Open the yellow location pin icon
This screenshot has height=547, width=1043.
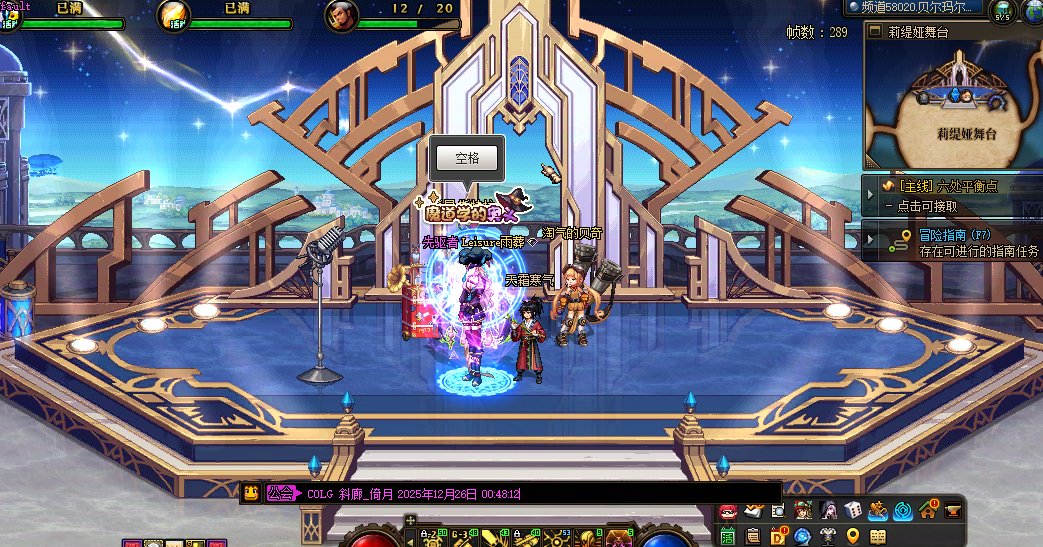(x=852, y=537)
